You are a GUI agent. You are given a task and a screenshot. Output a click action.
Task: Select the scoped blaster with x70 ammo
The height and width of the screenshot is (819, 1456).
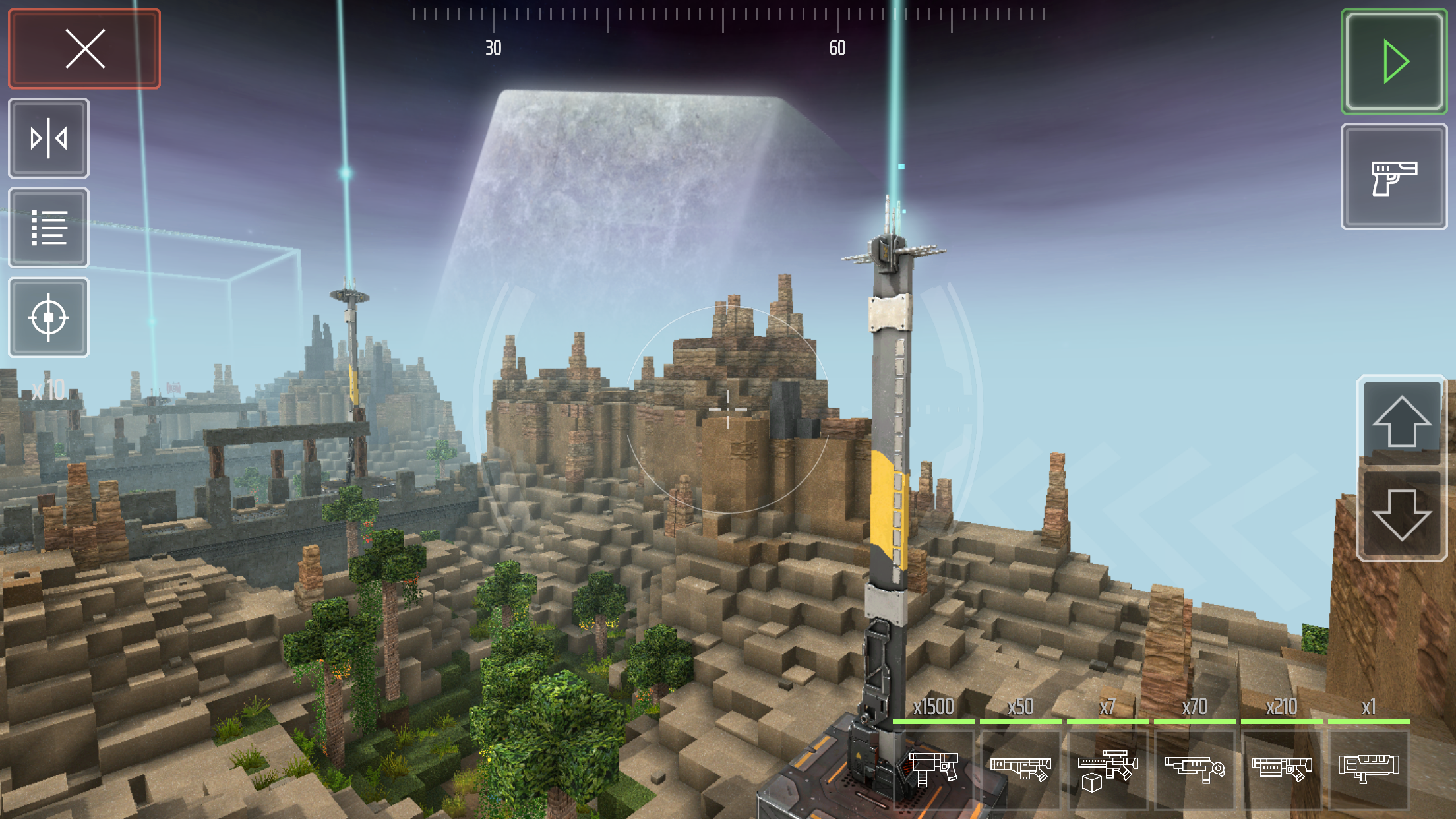[x=1194, y=772]
